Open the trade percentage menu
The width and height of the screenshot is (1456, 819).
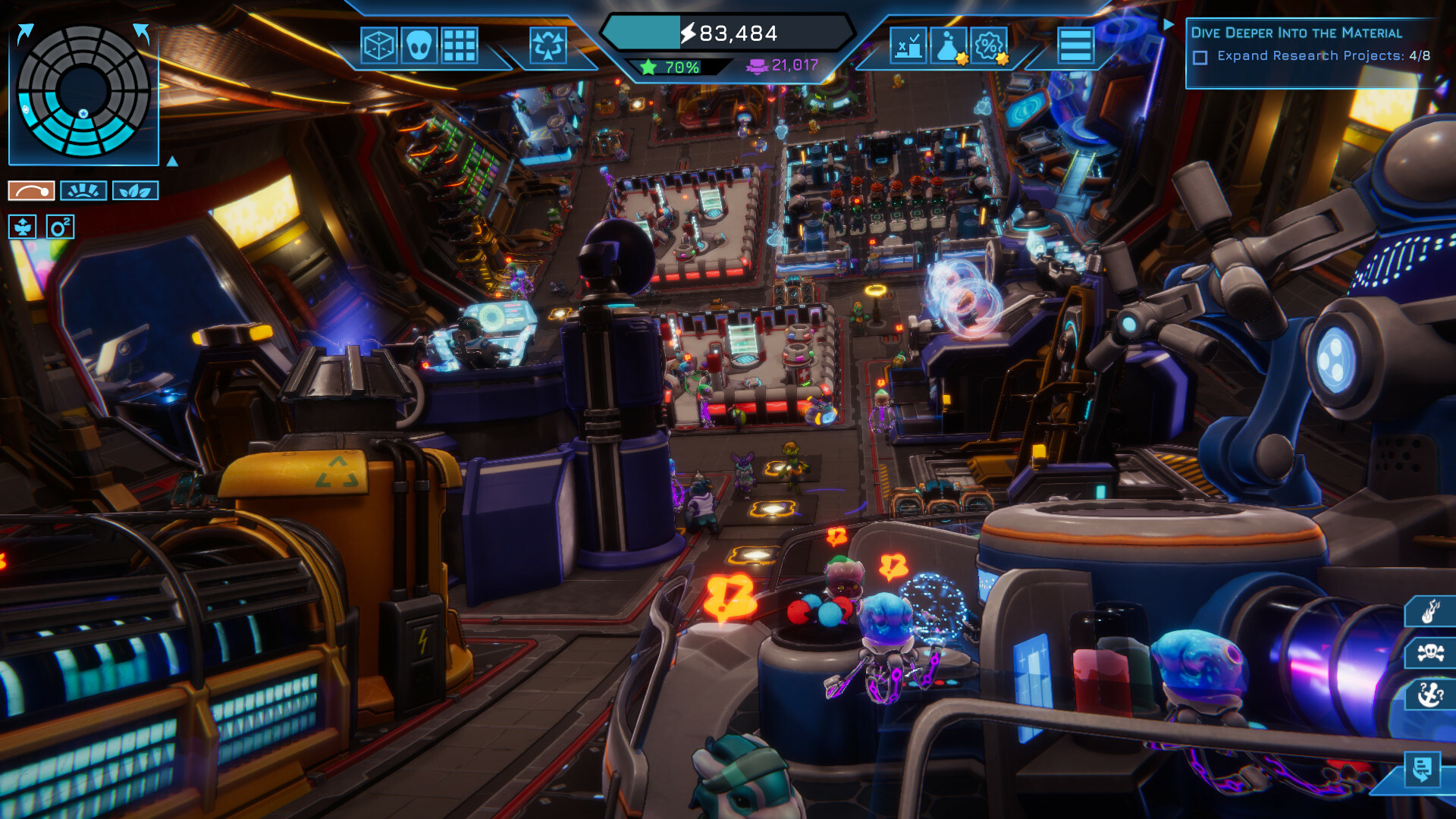[987, 47]
